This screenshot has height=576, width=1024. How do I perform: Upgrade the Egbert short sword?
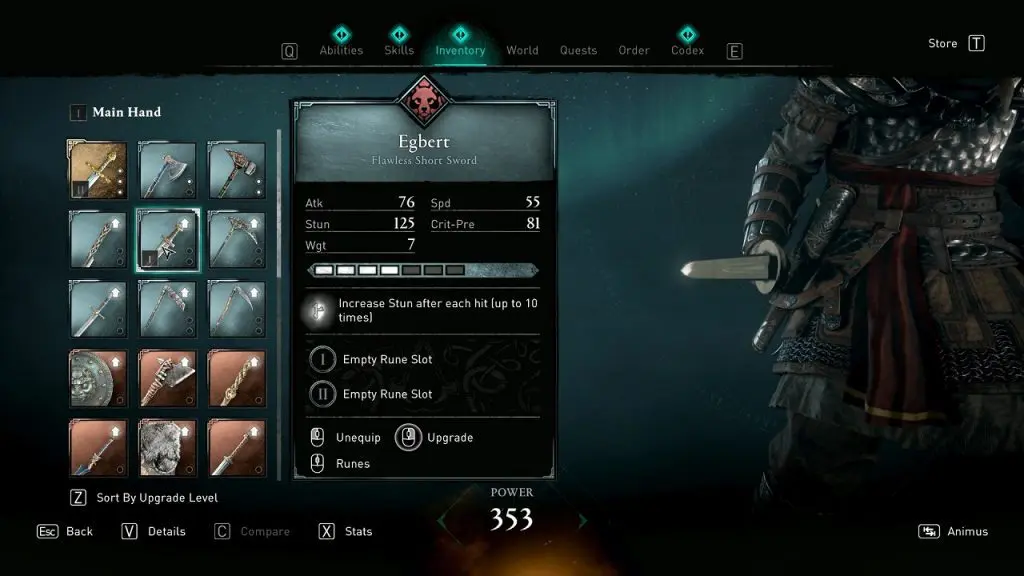click(x=448, y=438)
